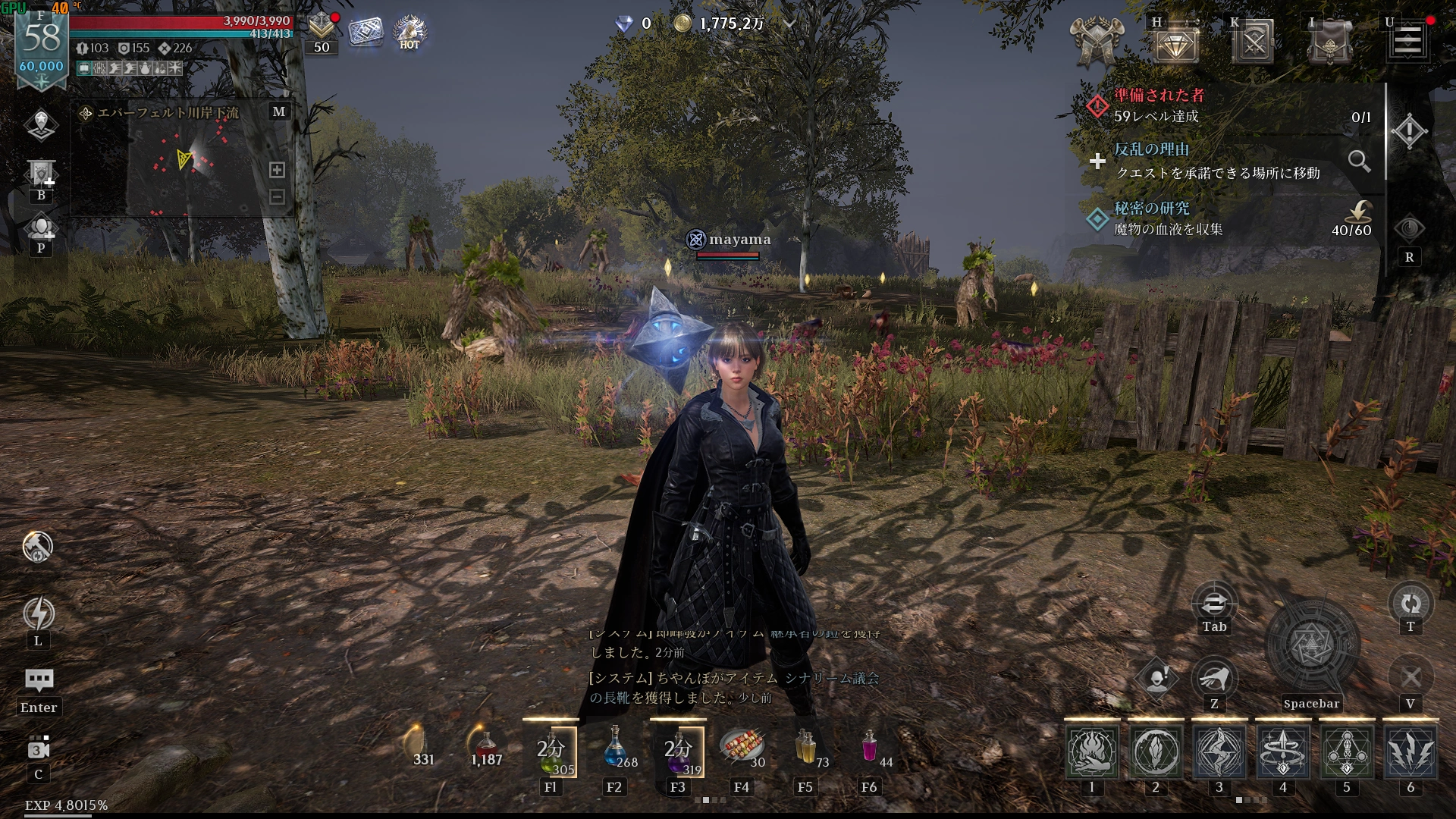Expand the currency dropdown arrow

point(789,24)
